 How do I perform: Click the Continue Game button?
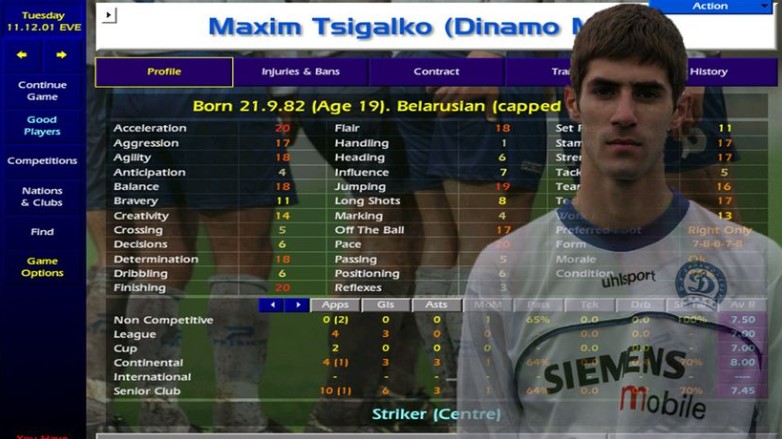click(x=42, y=91)
